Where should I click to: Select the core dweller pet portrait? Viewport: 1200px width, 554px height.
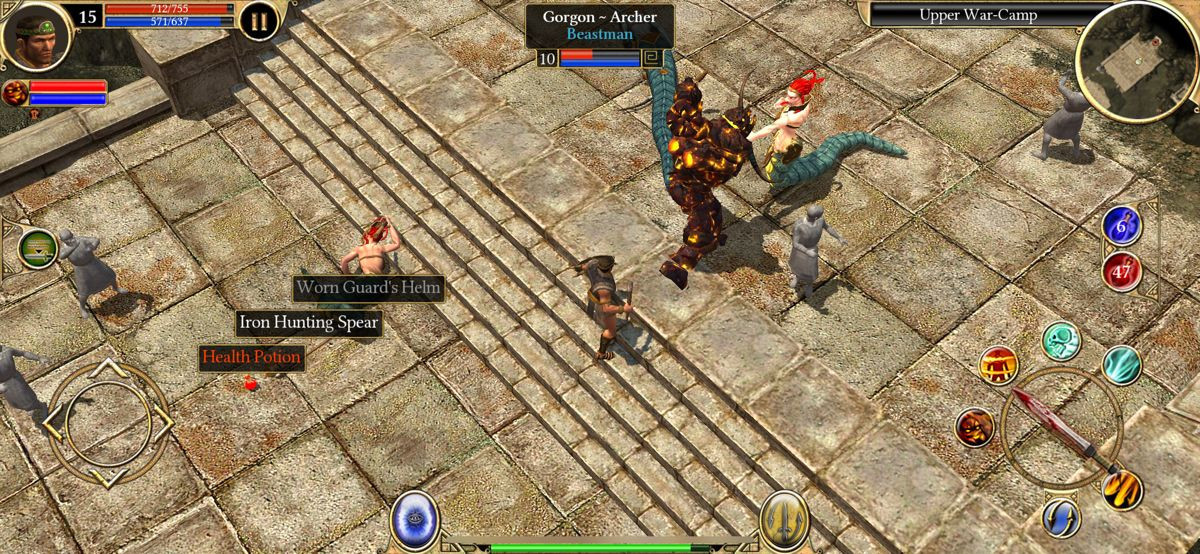[x=15, y=94]
